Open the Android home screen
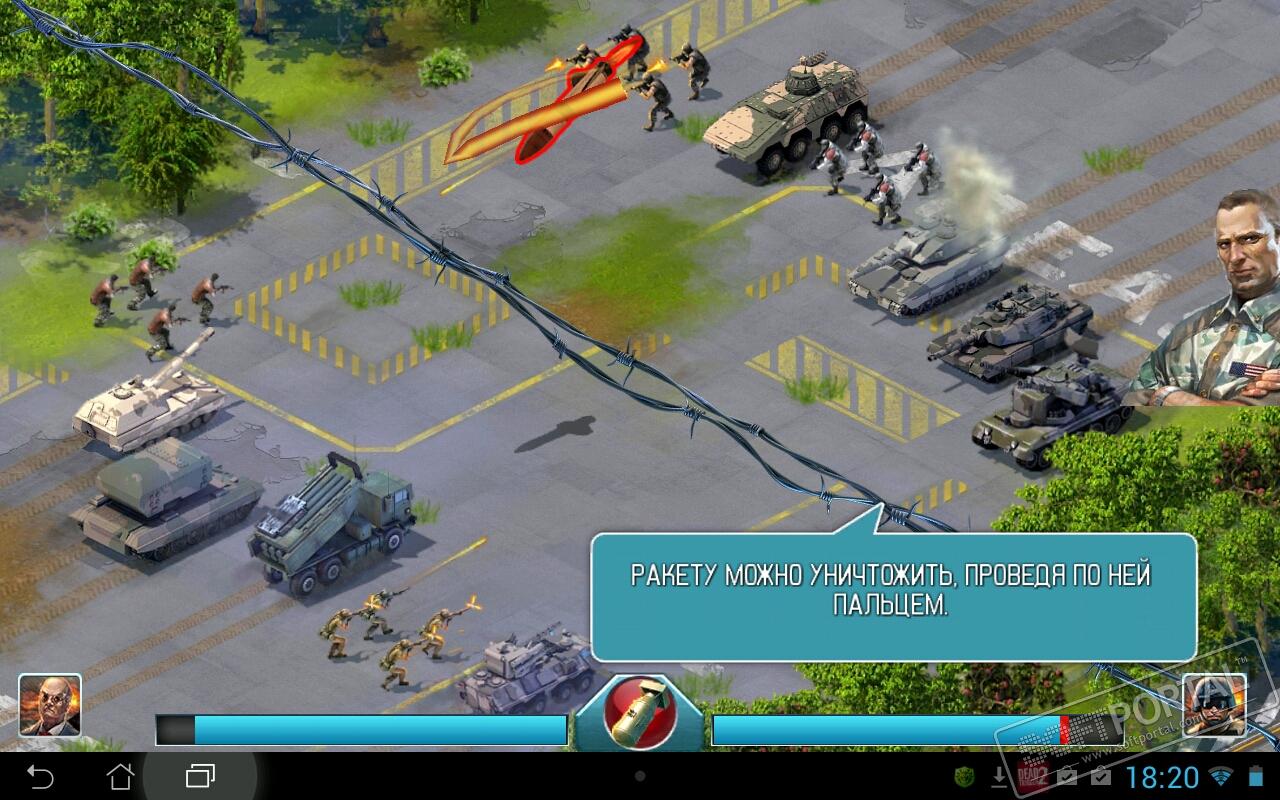This screenshot has width=1280, height=800. (120, 776)
